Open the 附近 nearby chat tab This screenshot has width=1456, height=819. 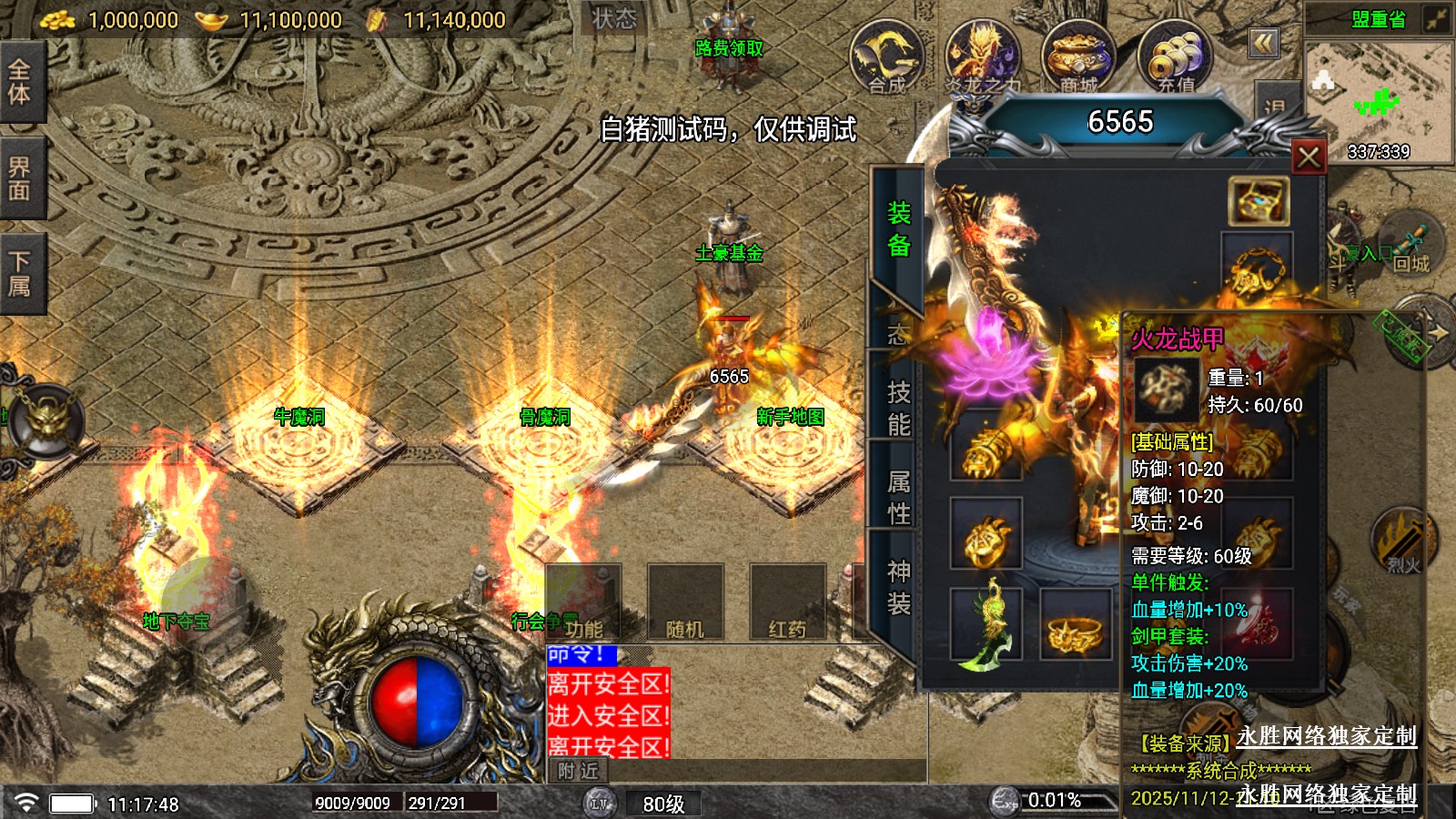579,771
